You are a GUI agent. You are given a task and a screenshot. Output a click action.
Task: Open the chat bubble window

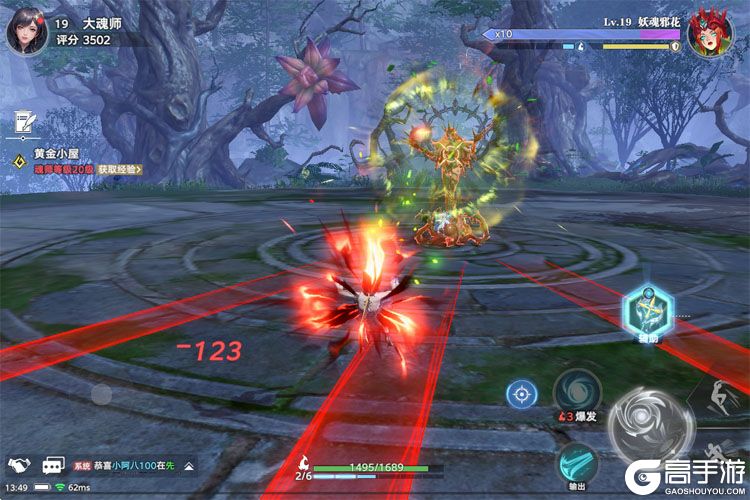point(52,465)
